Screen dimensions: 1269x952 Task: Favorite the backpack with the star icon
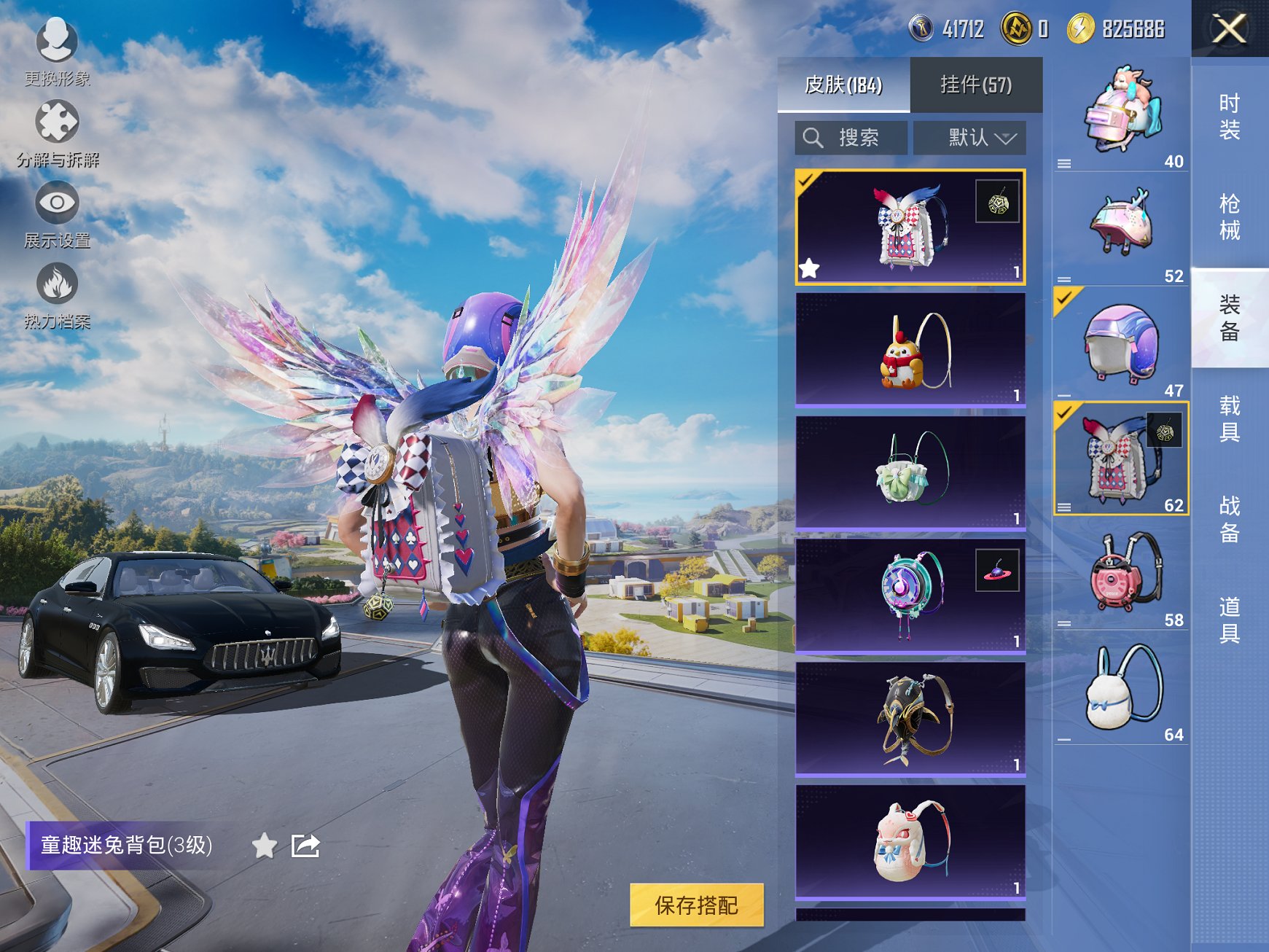pyautogui.click(x=264, y=846)
